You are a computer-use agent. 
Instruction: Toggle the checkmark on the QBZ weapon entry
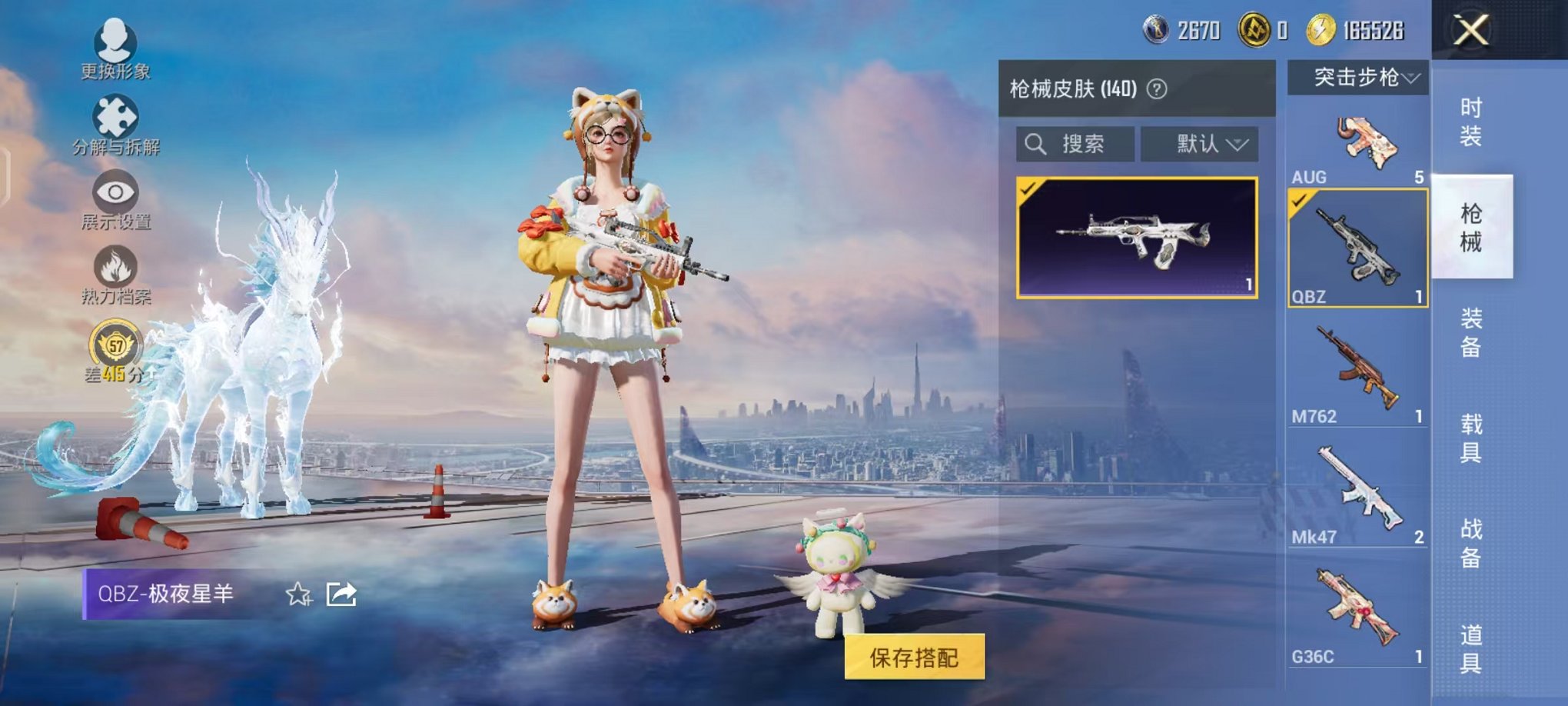click(1300, 201)
